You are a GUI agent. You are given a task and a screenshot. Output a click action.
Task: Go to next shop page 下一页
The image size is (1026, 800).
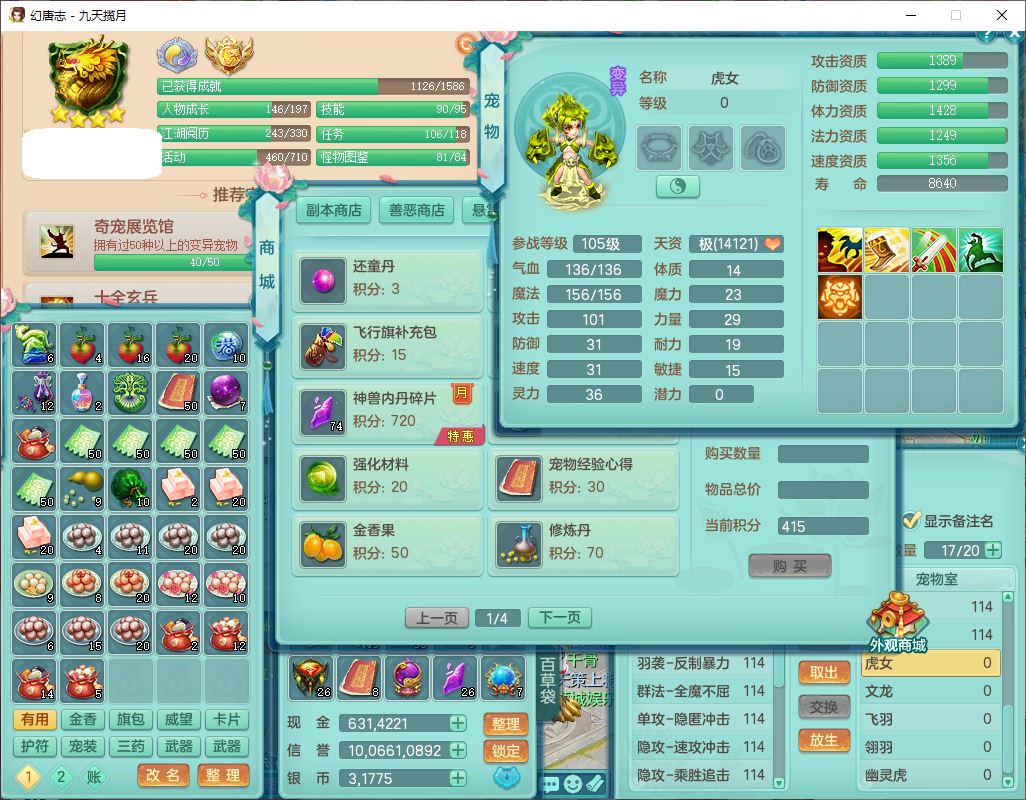(559, 618)
